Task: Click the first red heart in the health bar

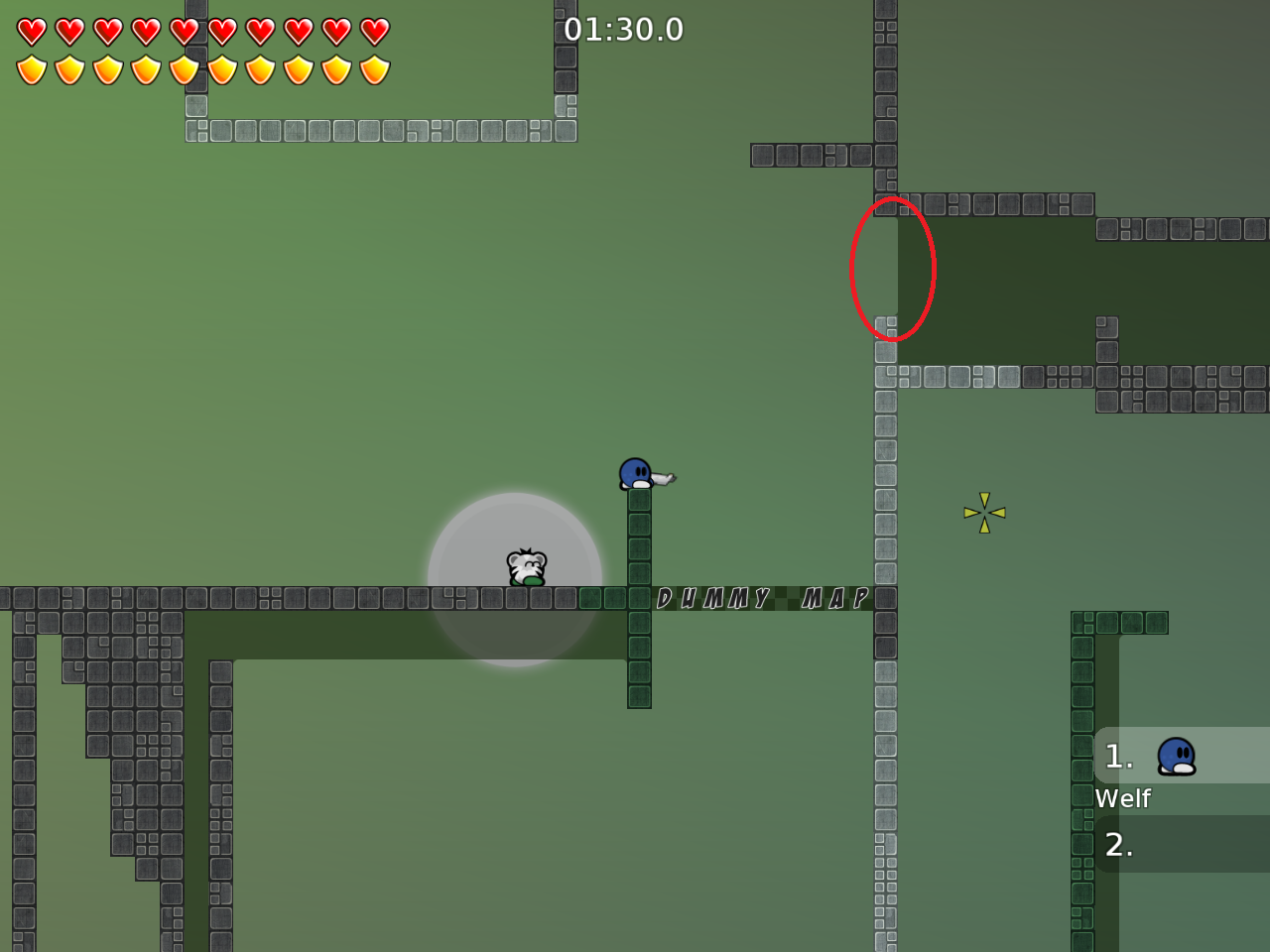Action: 31,30
